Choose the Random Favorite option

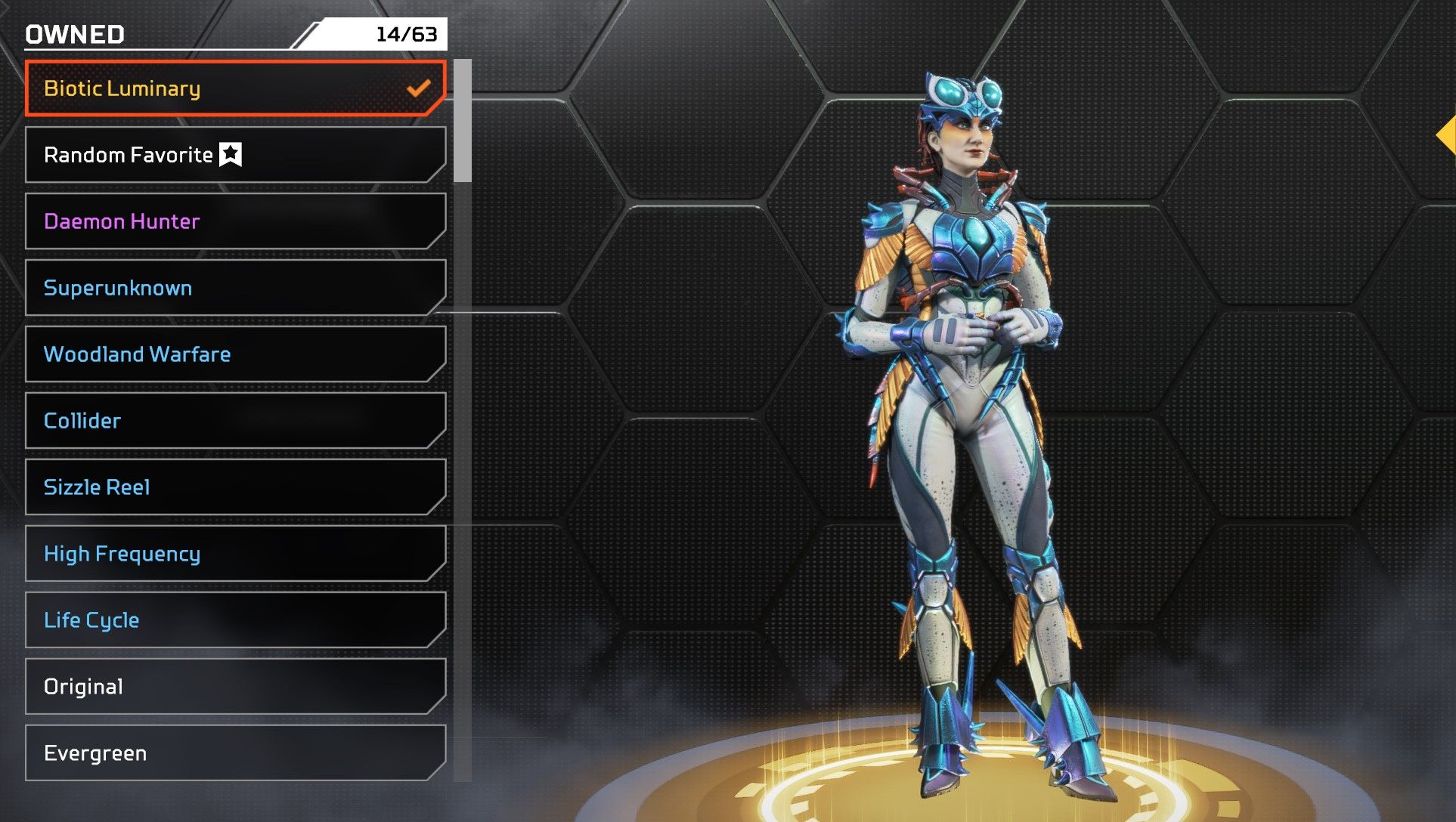coord(234,155)
